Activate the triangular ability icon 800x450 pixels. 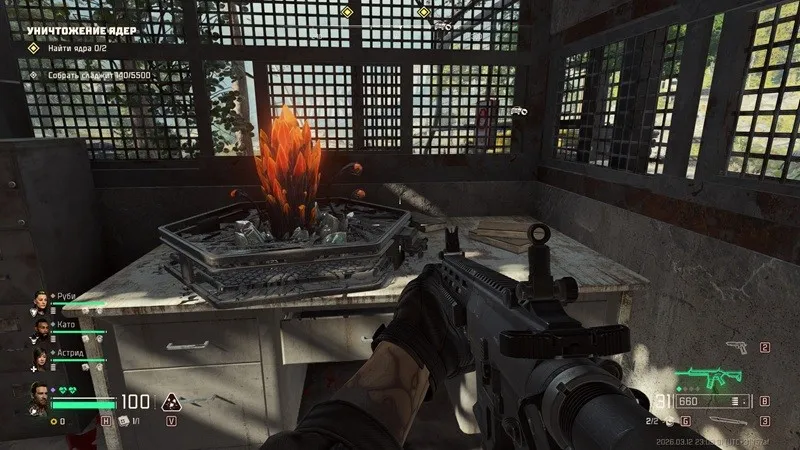pyautogui.click(x=171, y=402)
